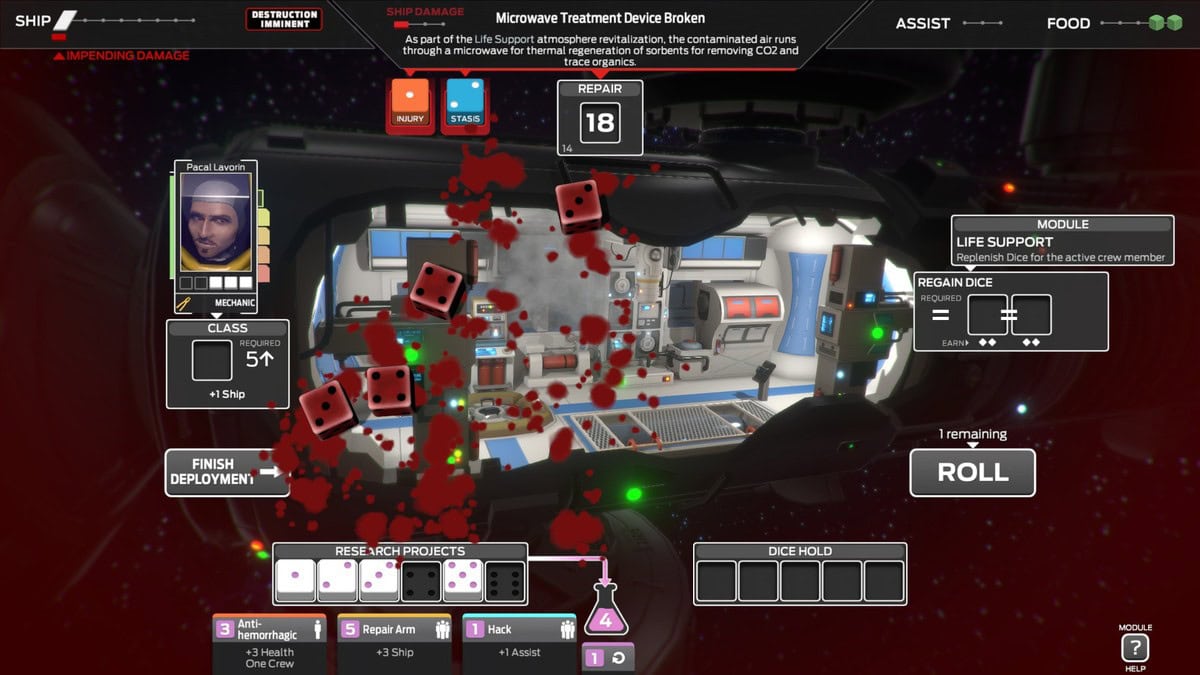Click the blue Stasis die

tap(465, 104)
